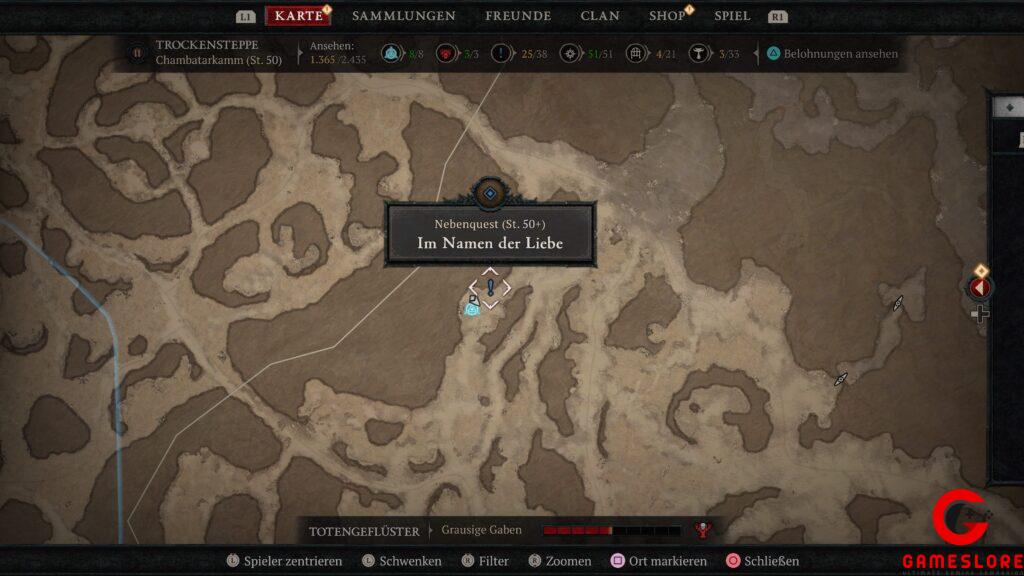Open the Im Namen der Liebe quest tooltip
1024x576 pixels.
pyautogui.click(x=491, y=236)
